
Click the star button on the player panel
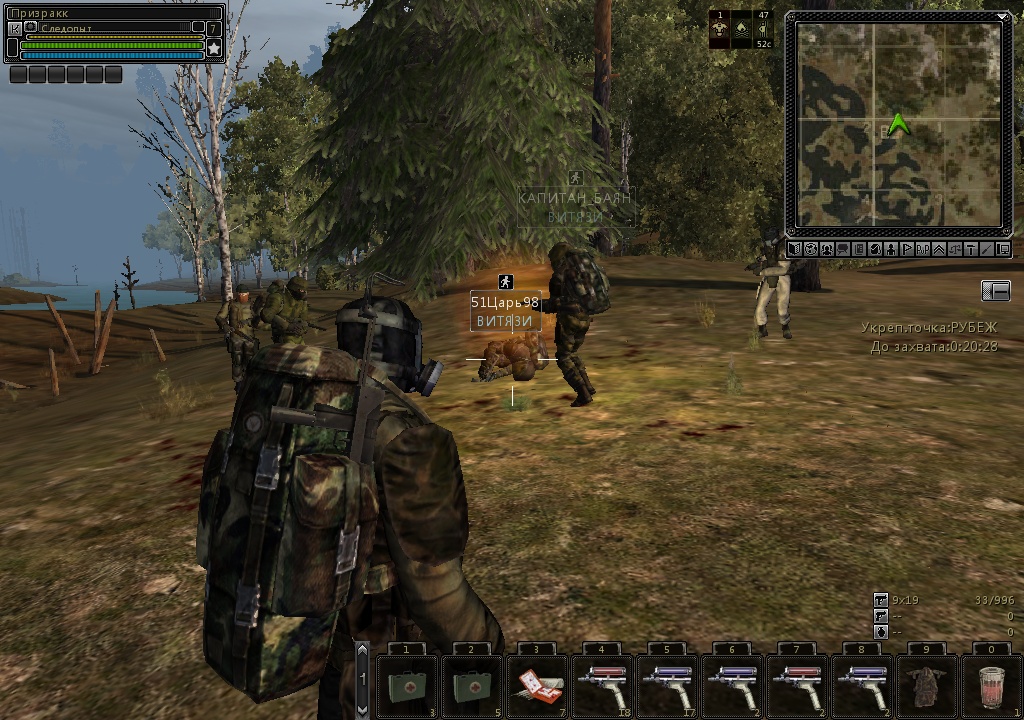[214, 47]
